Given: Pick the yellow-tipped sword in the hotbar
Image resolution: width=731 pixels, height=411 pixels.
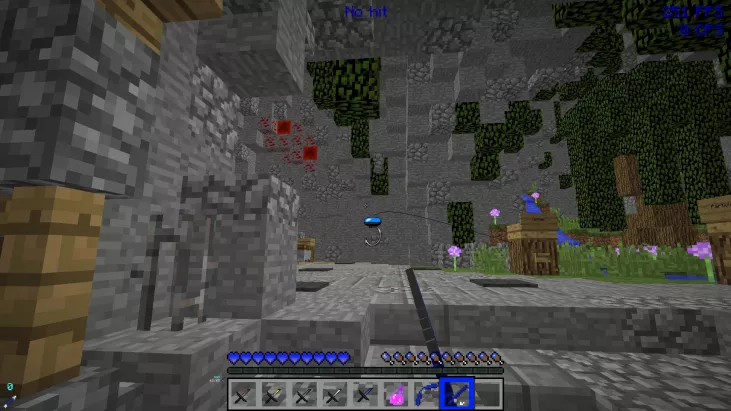Looking at the screenshot, I should [x=273, y=394].
